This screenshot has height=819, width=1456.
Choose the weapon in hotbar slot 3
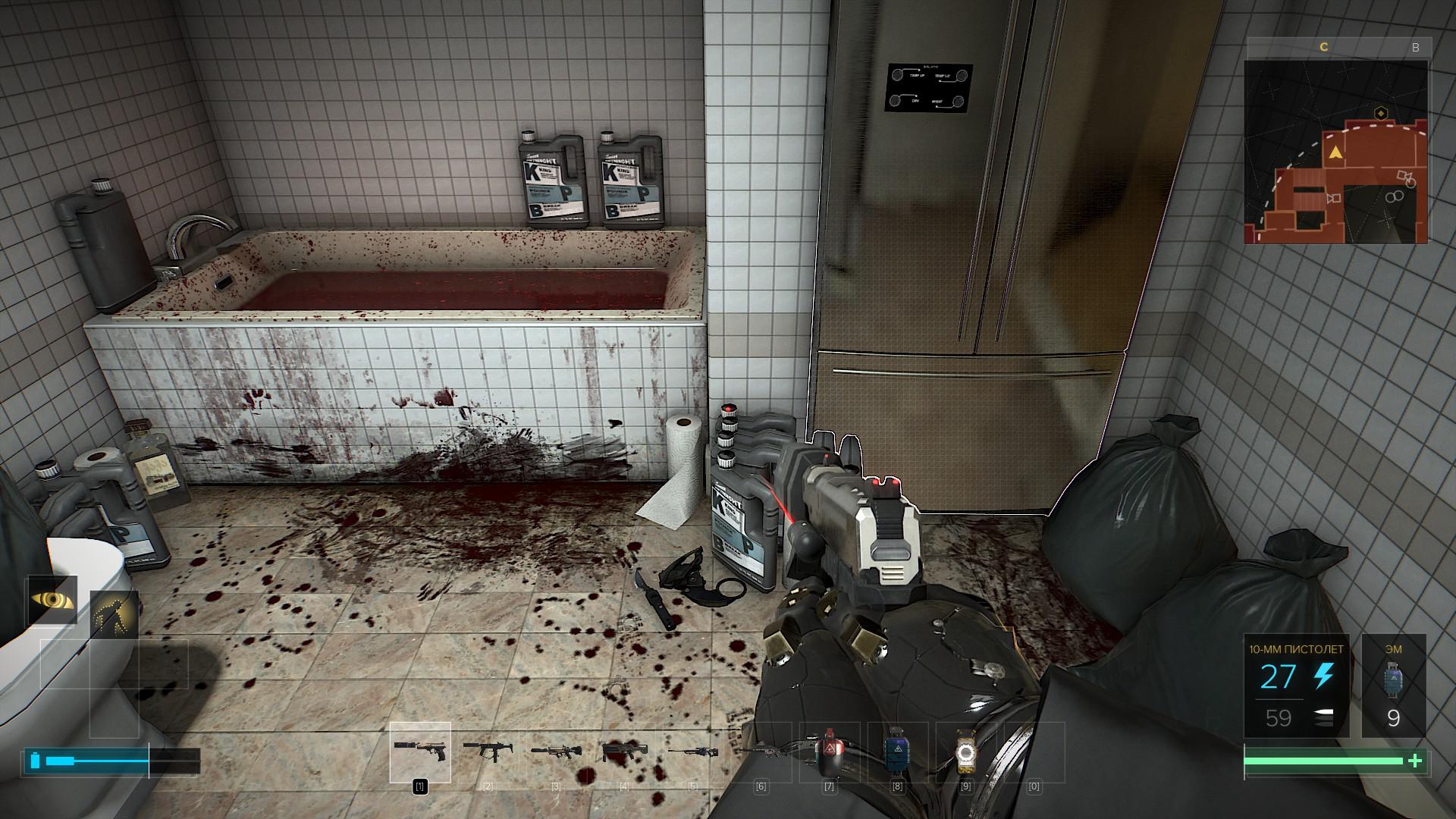556,752
